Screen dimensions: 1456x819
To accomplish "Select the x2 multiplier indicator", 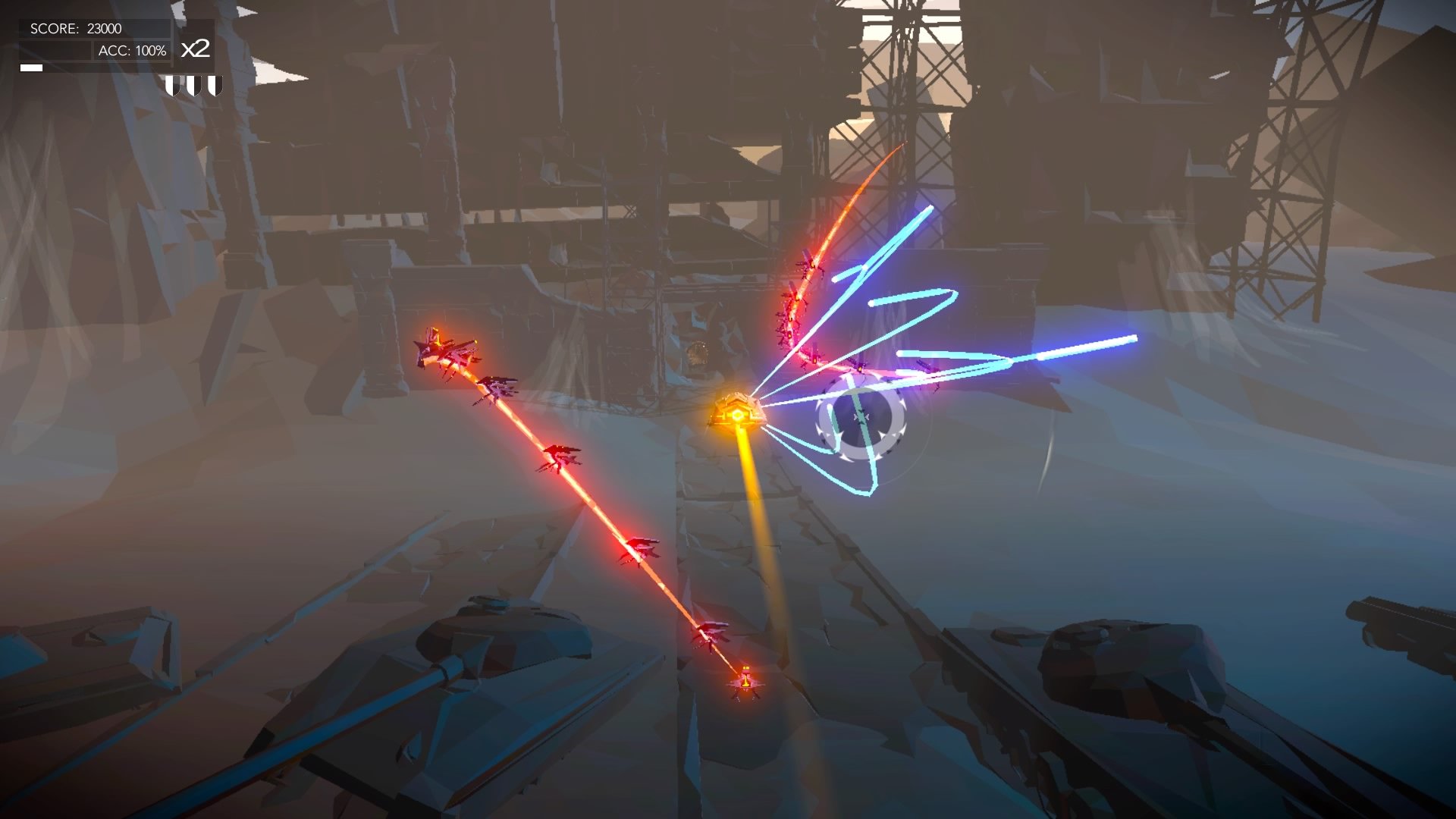I will click(x=196, y=49).
